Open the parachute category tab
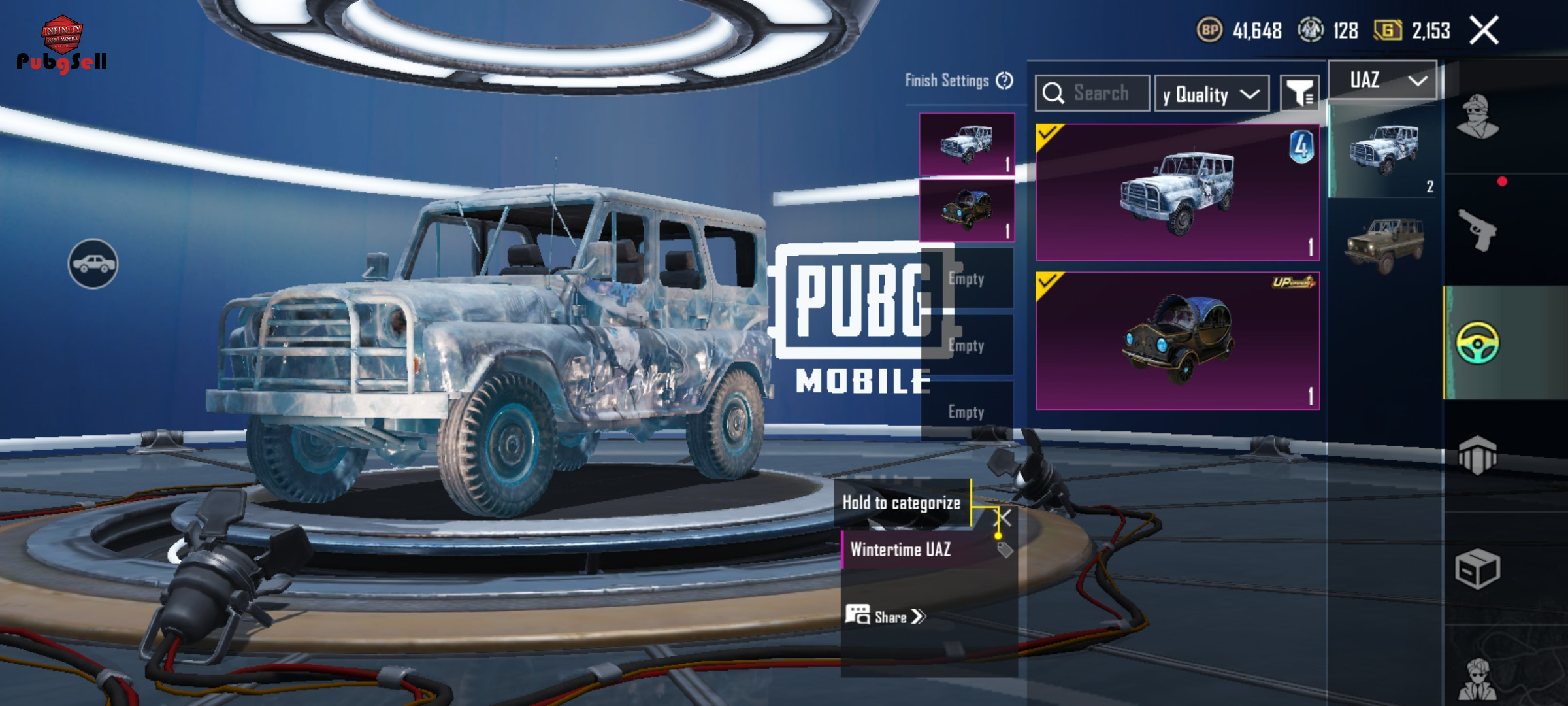Image resolution: width=1568 pixels, height=706 pixels. tap(1478, 455)
